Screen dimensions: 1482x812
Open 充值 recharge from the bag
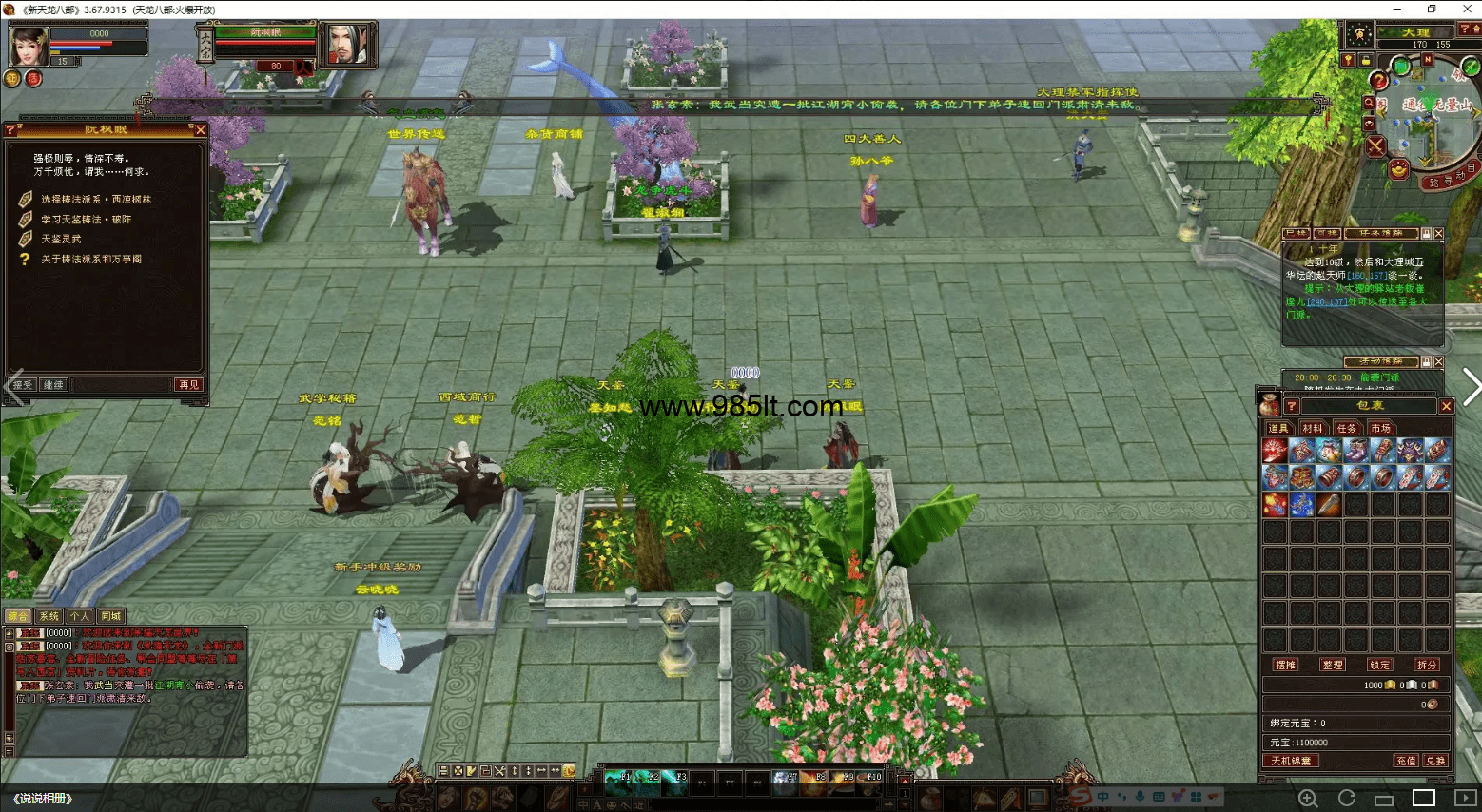tap(1405, 761)
